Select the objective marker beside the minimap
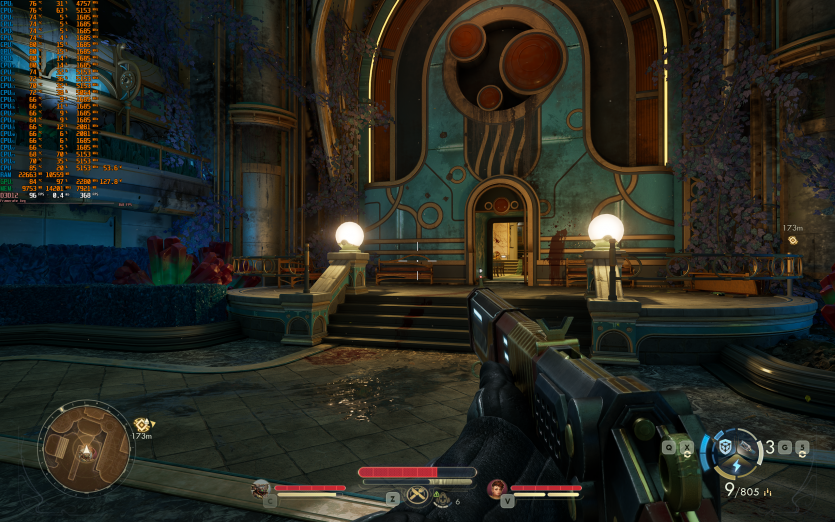 tap(141, 424)
